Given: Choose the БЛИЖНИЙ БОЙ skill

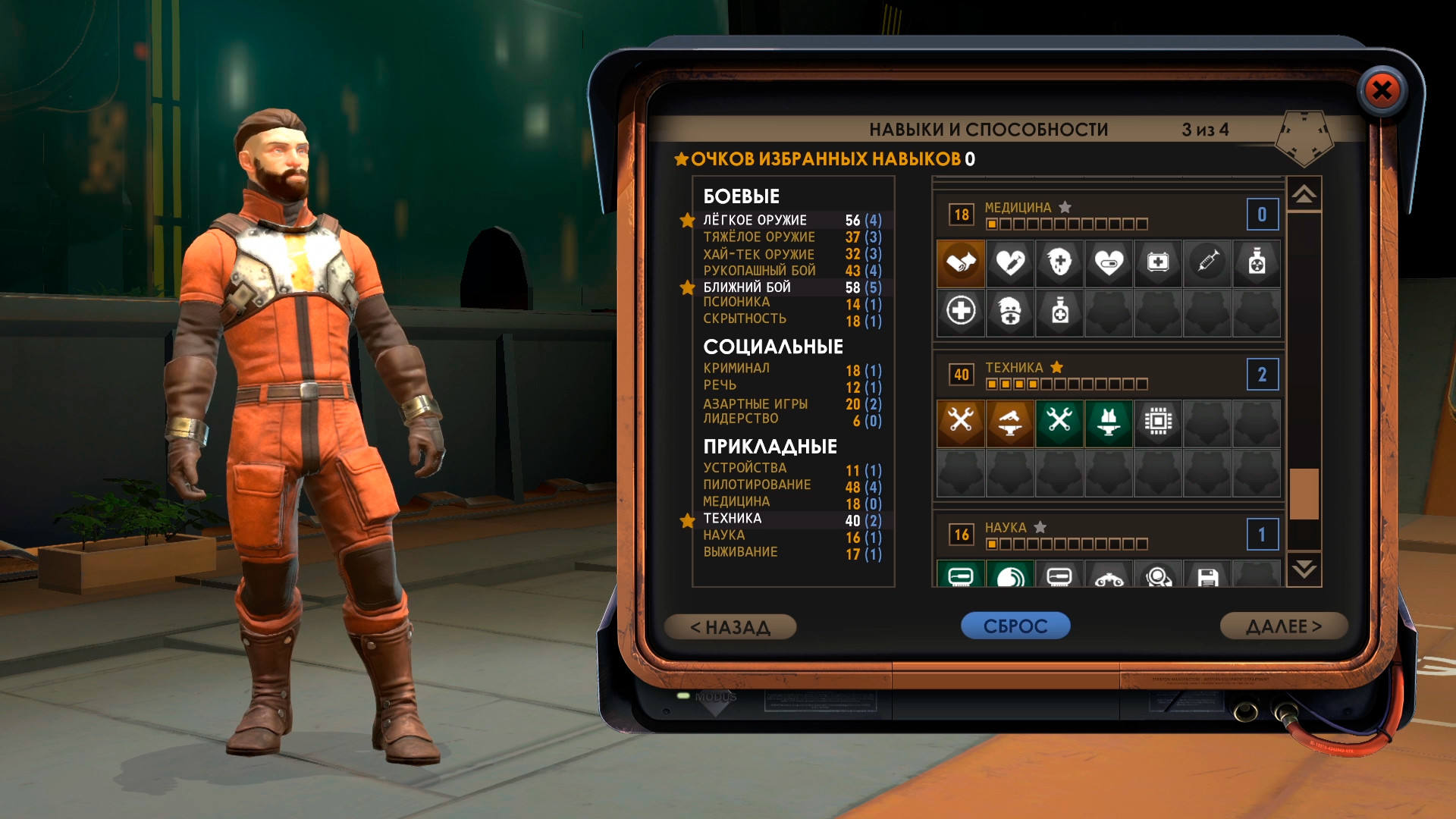Looking at the screenshot, I should coord(789,287).
